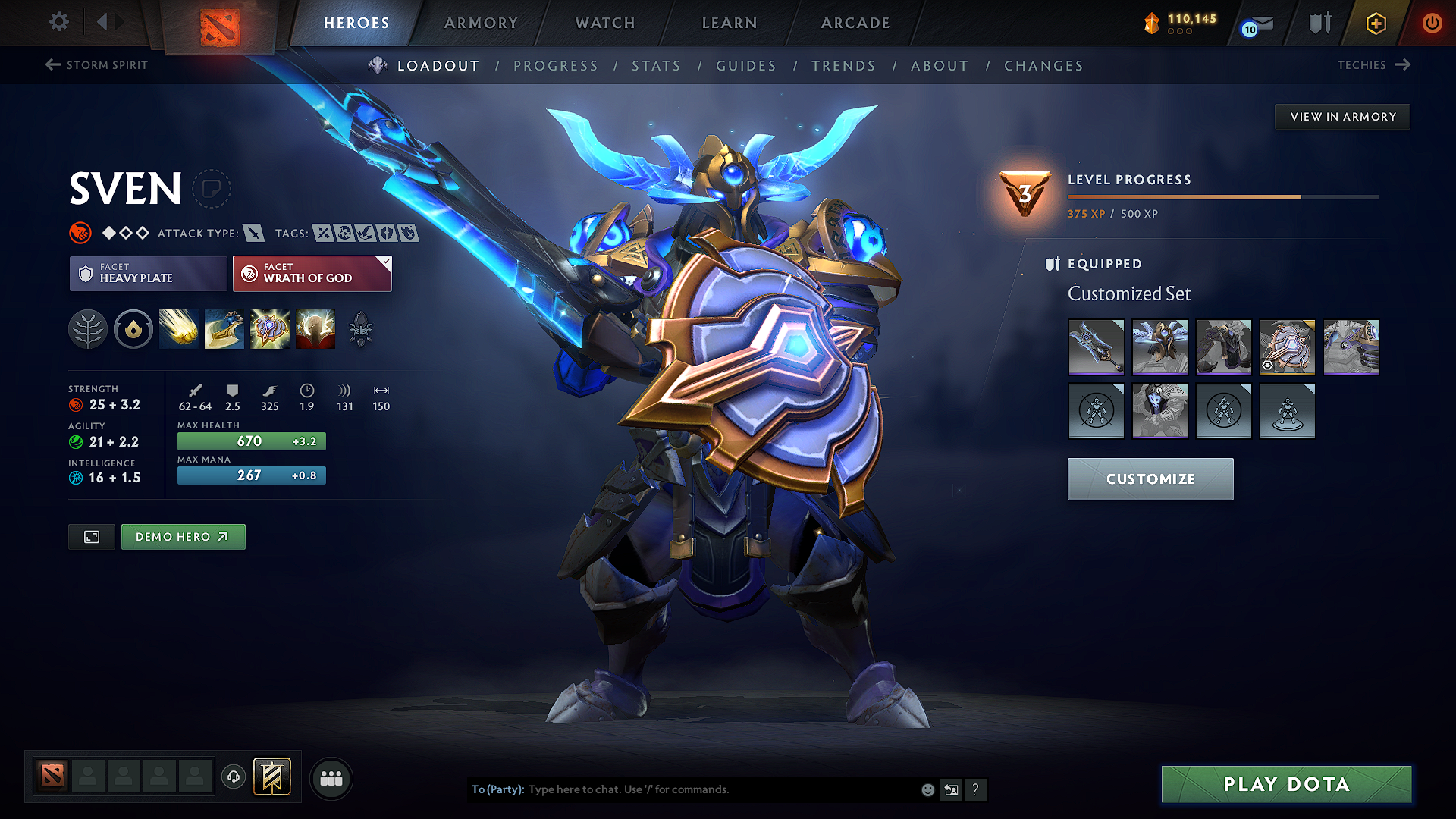Select the Heavy Plate facet

148,273
